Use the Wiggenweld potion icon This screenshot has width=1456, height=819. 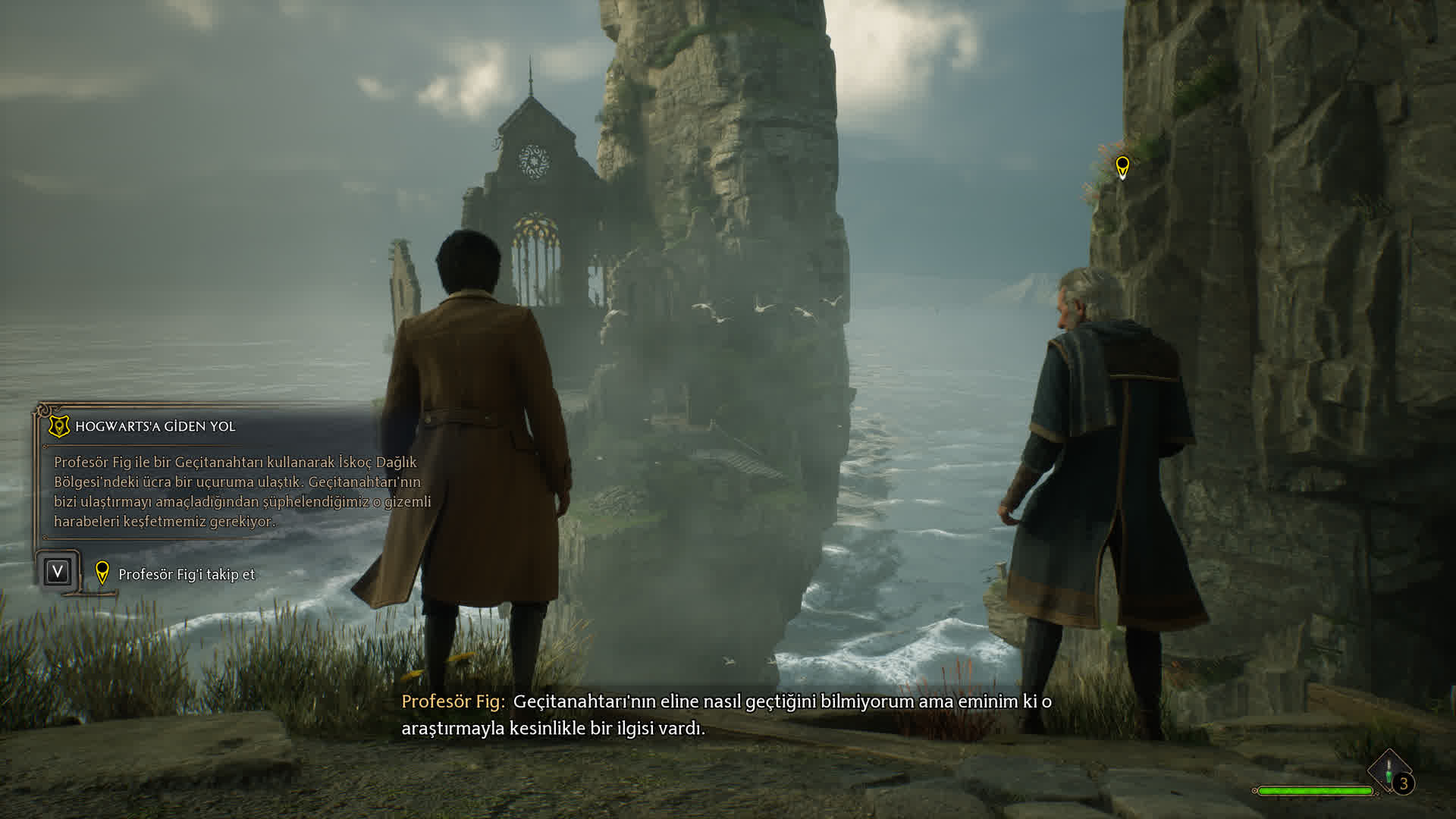1389,773
